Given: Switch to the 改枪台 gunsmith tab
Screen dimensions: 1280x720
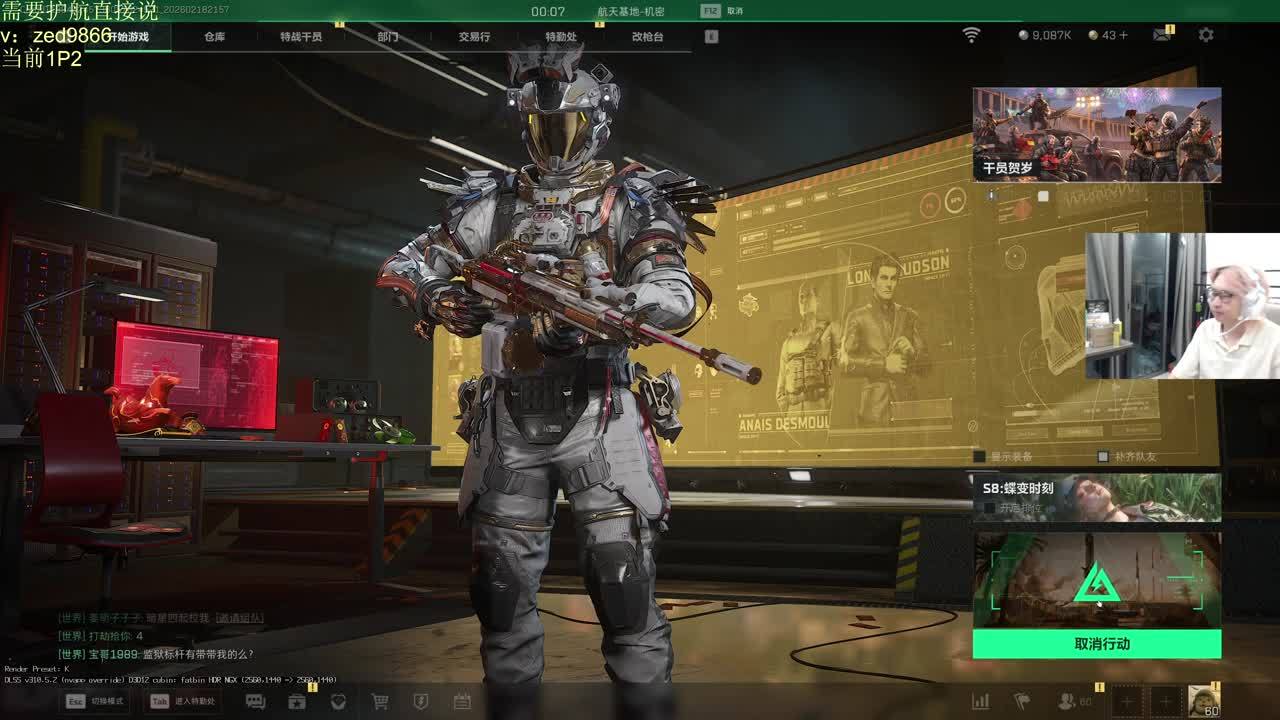Looking at the screenshot, I should click(x=647, y=37).
